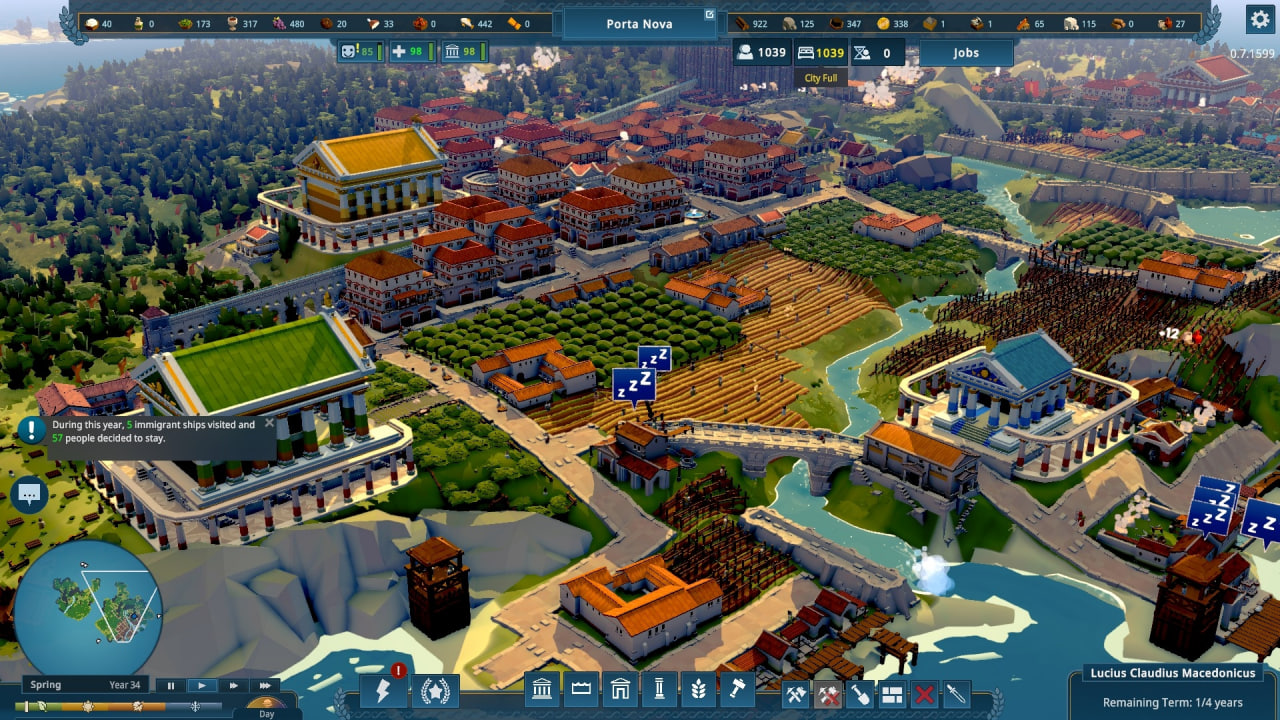Open the settings gear menu

click(1259, 19)
